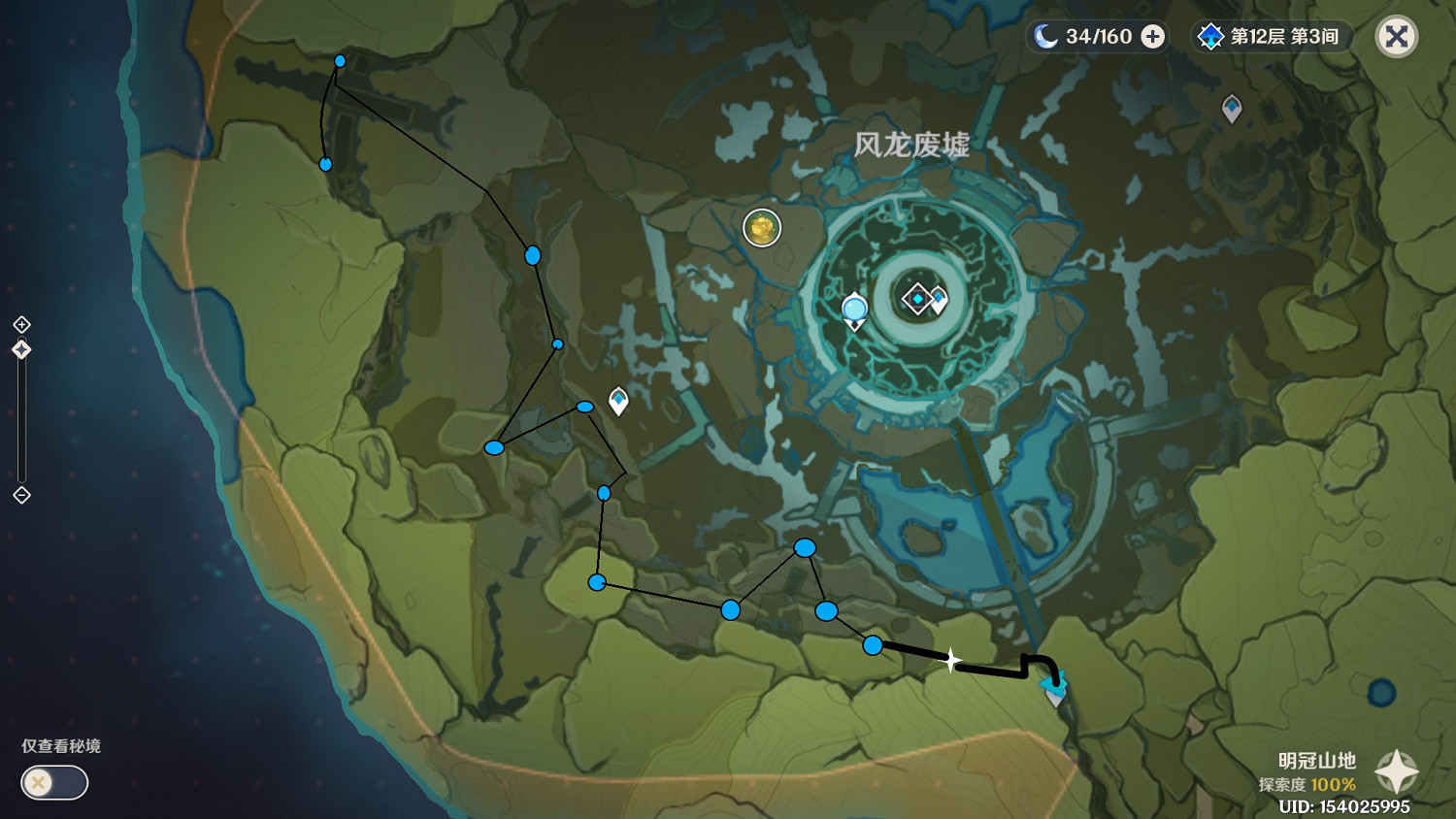Image resolution: width=1456 pixels, height=819 pixels.
Task: Toggle the 仅查看秘境 switch
Action: 53,782
